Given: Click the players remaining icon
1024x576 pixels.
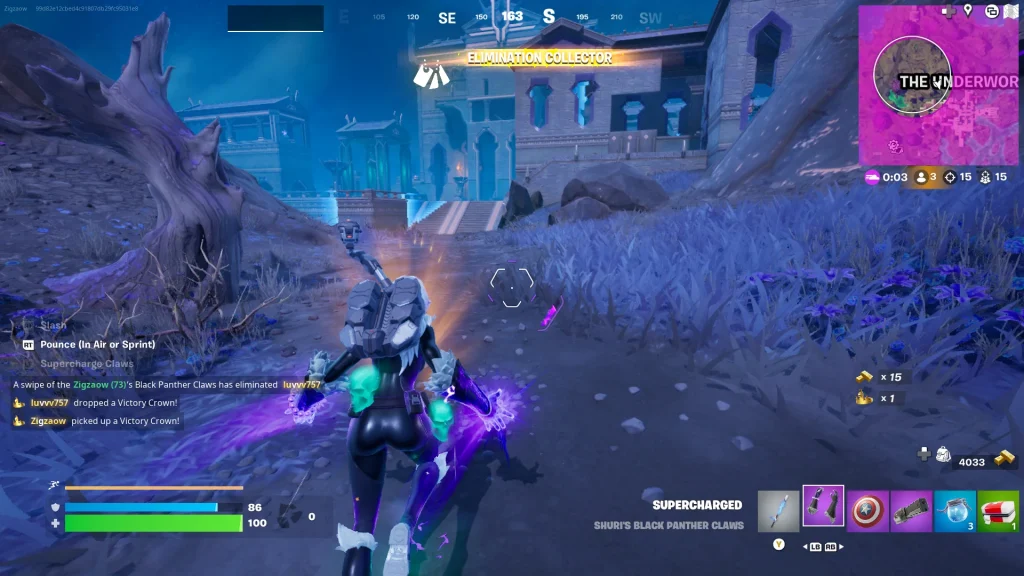Looking at the screenshot, I should point(922,177).
